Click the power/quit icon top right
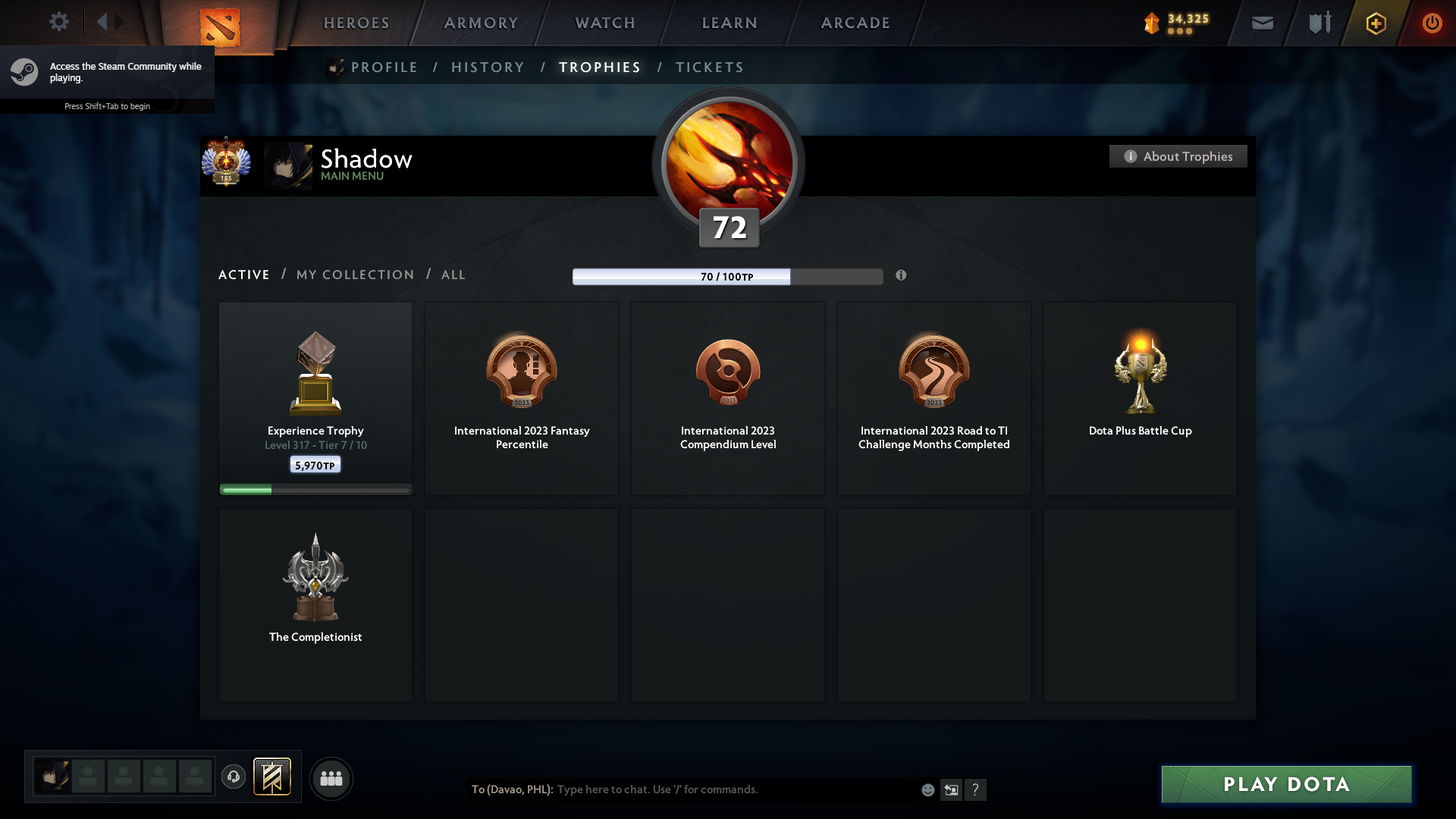This screenshot has height=819, width=1456. click(x=1432, y=23)
